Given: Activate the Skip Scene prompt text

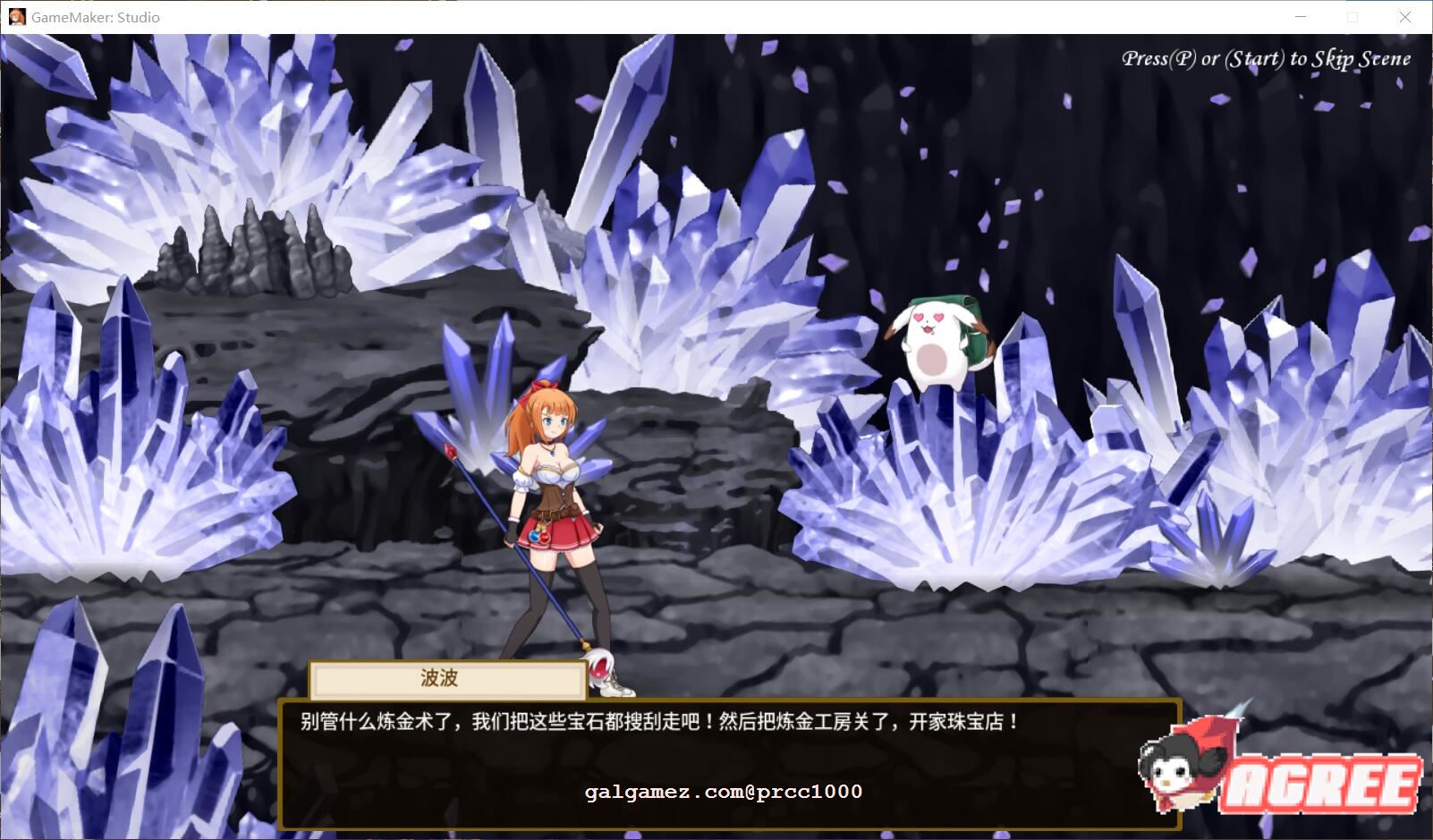Looking at the screenshot, I should click(1266, 58).
